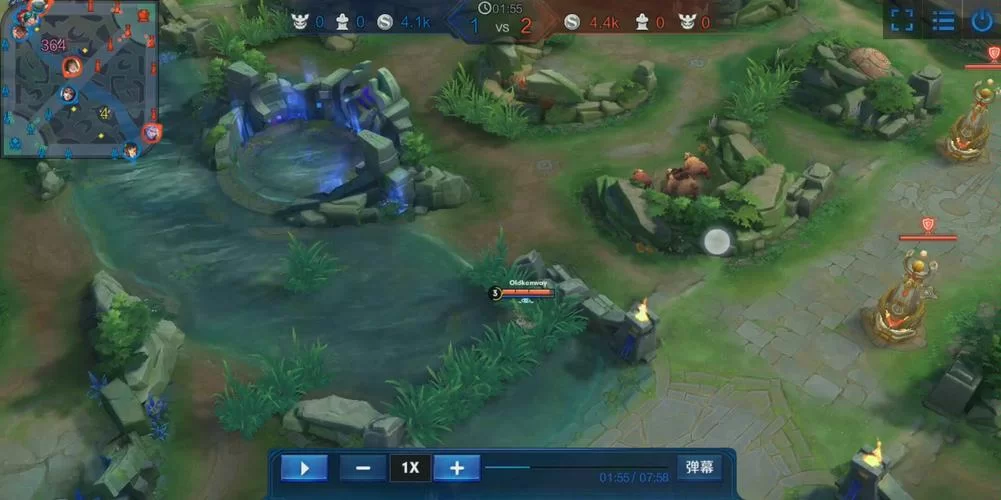This screenshot has width=1001, height=500.
Task: Toggle the fullscreen brackets icon
Action: 902,20
